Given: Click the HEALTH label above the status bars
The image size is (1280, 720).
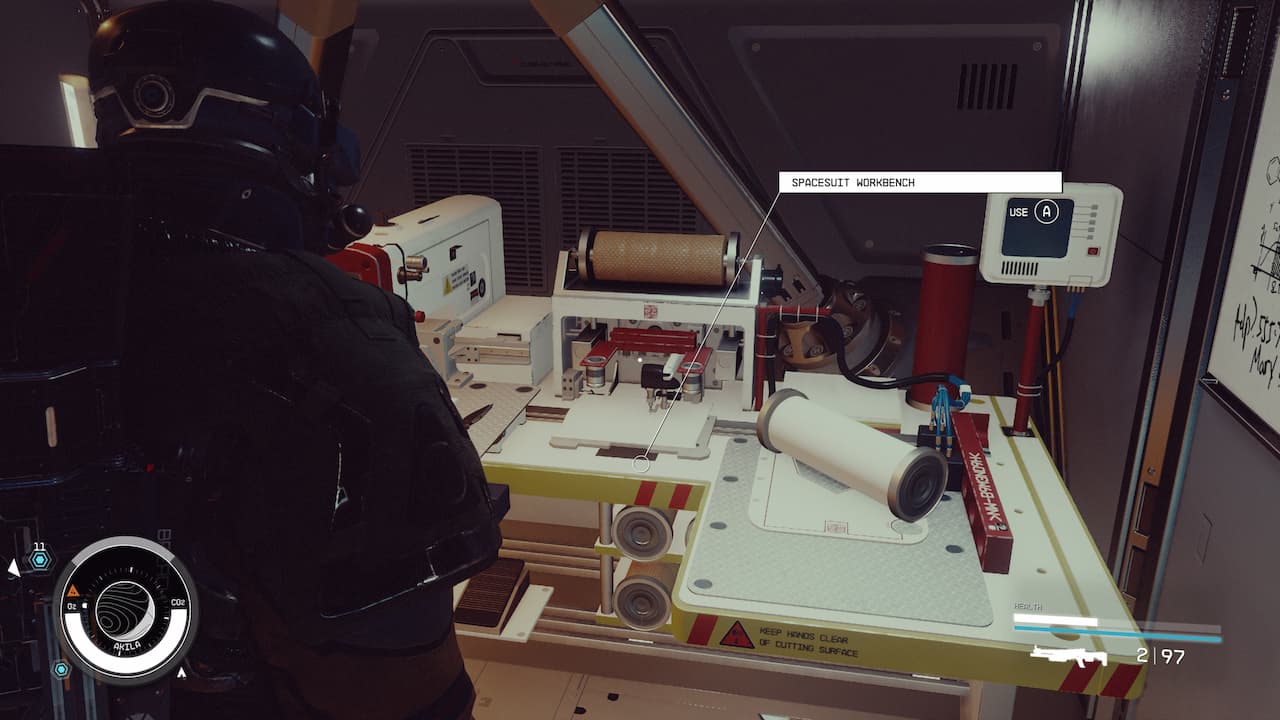Looking at the screenshot, I should click(1028, 606).
